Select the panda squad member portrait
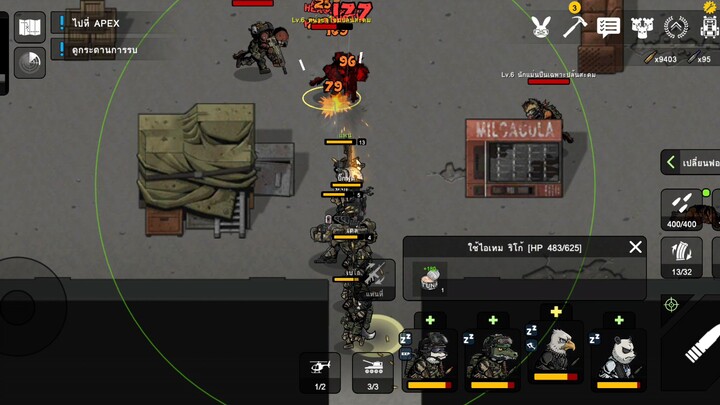The height and width of the screenshot is (405, 720). coord(618,360)
